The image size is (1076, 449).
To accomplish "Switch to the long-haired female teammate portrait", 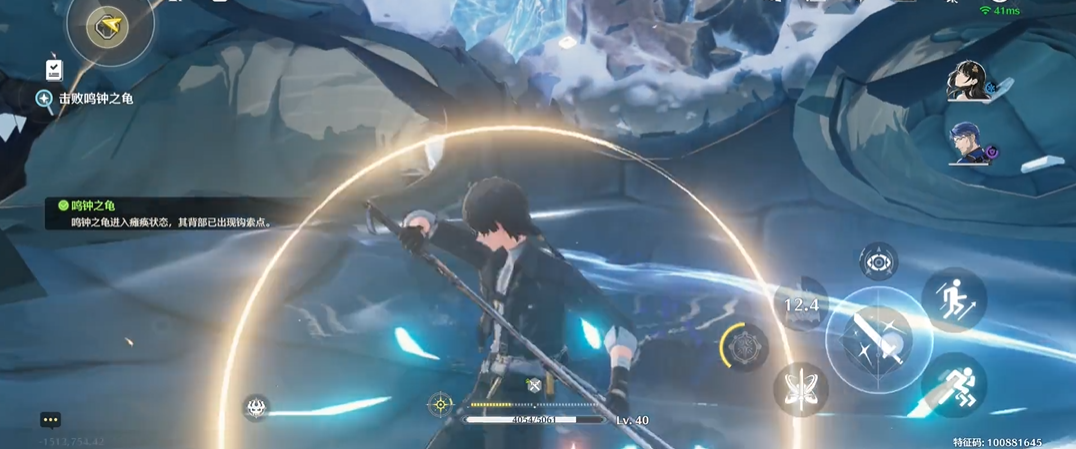I will coord(968,81).
